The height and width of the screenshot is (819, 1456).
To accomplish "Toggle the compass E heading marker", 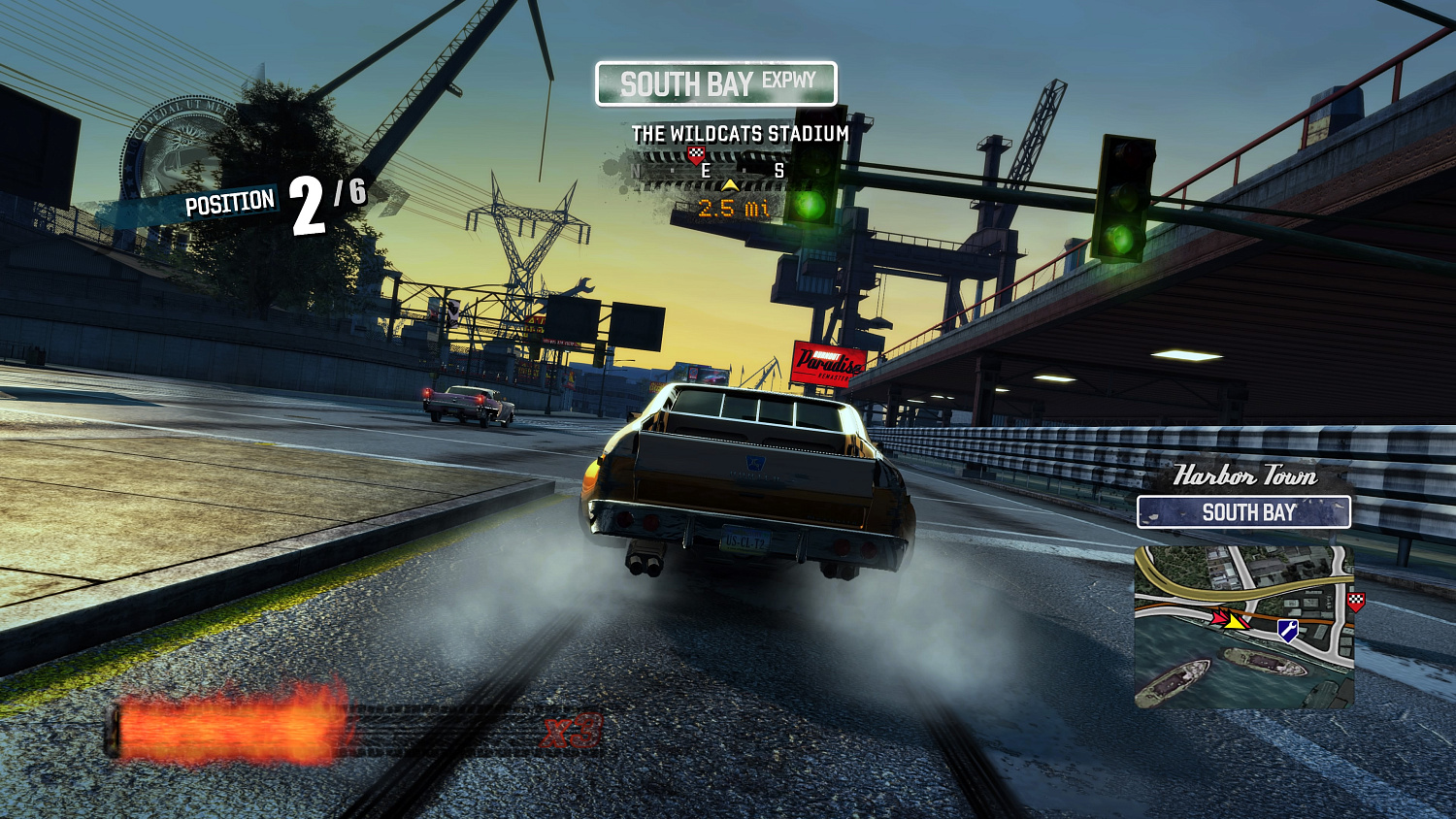I will [706, 170].
